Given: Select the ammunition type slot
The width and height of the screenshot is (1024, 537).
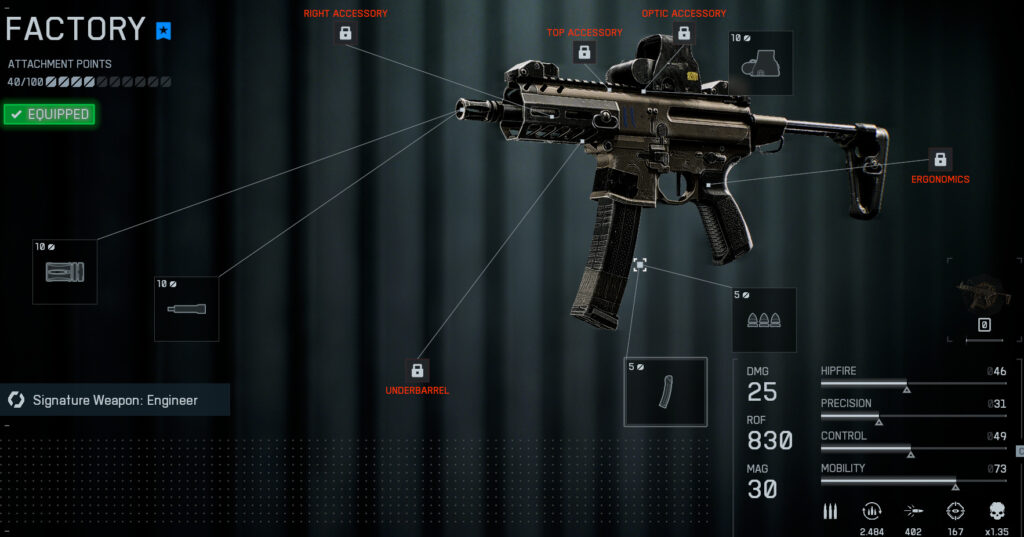Looking at the screenshot, I should [764, 320].
